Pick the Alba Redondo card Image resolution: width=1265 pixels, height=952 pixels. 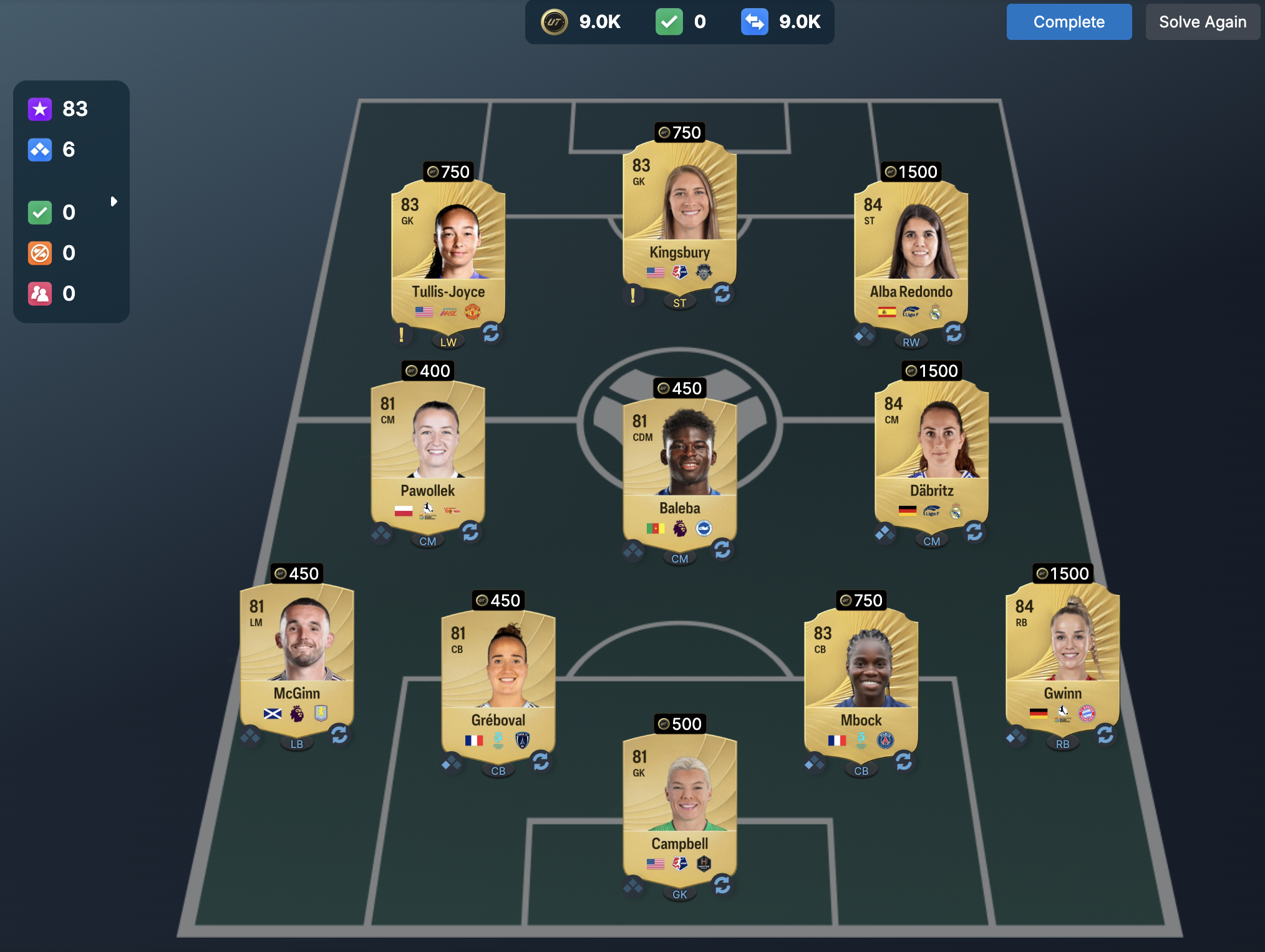tap(911, 250)
